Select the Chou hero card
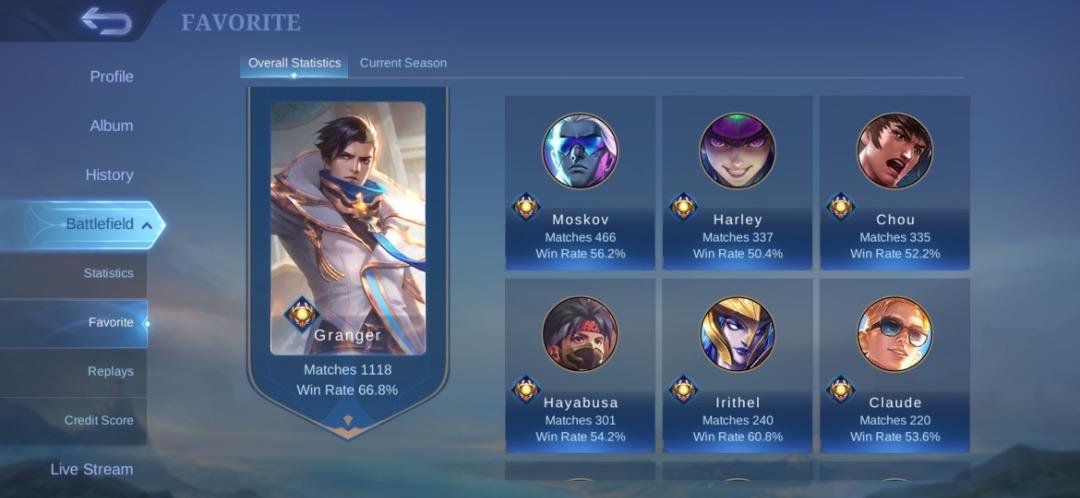 [895, 182]
